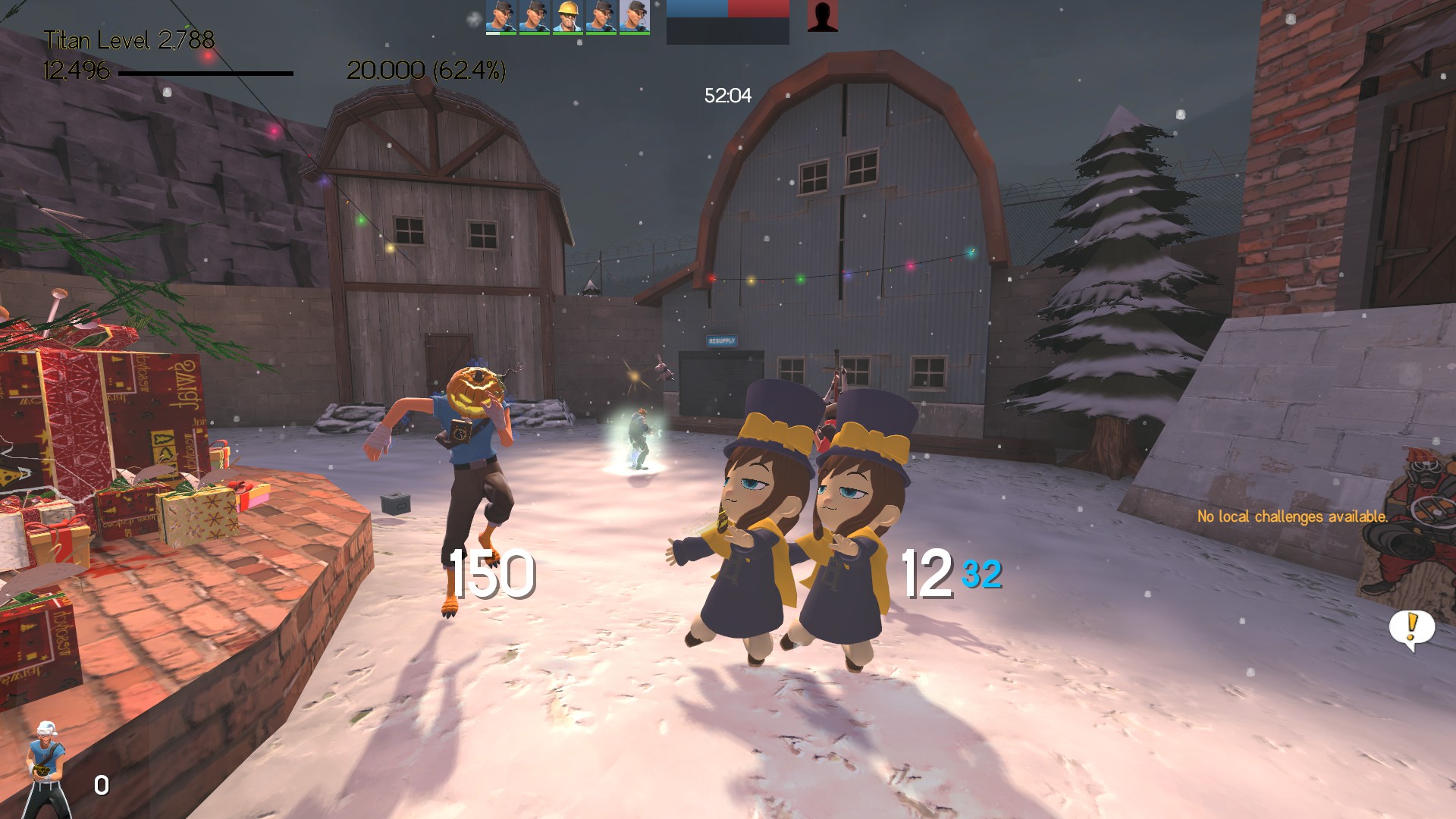Click the red team silhouette portrait
This screenshot has width=1456, height=819.
822,17
